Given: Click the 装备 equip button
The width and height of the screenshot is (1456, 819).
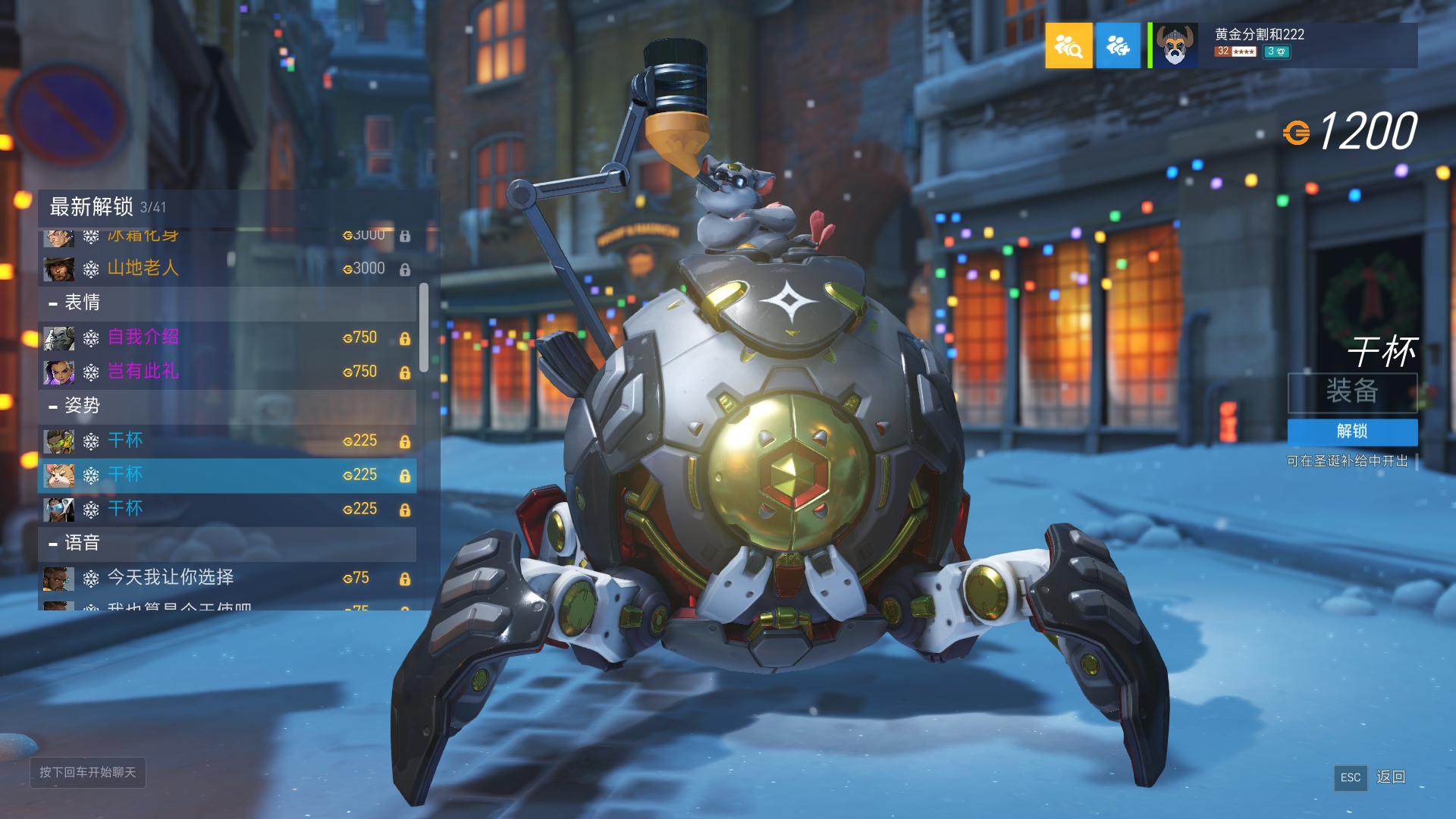Looking at the screenshot, I should tap(1352, 392).
